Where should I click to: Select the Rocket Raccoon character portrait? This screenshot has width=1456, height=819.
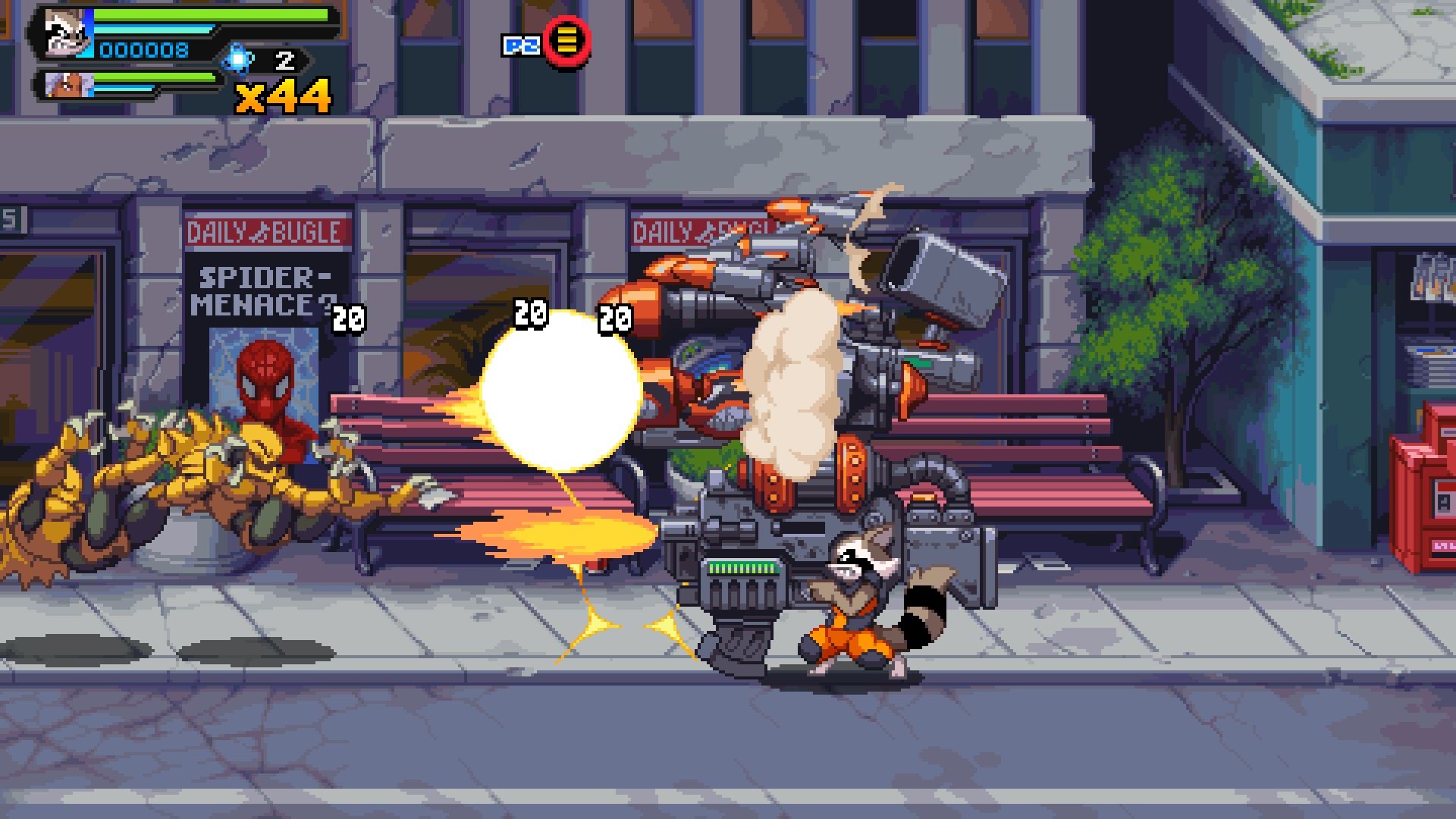coord(65,34)
